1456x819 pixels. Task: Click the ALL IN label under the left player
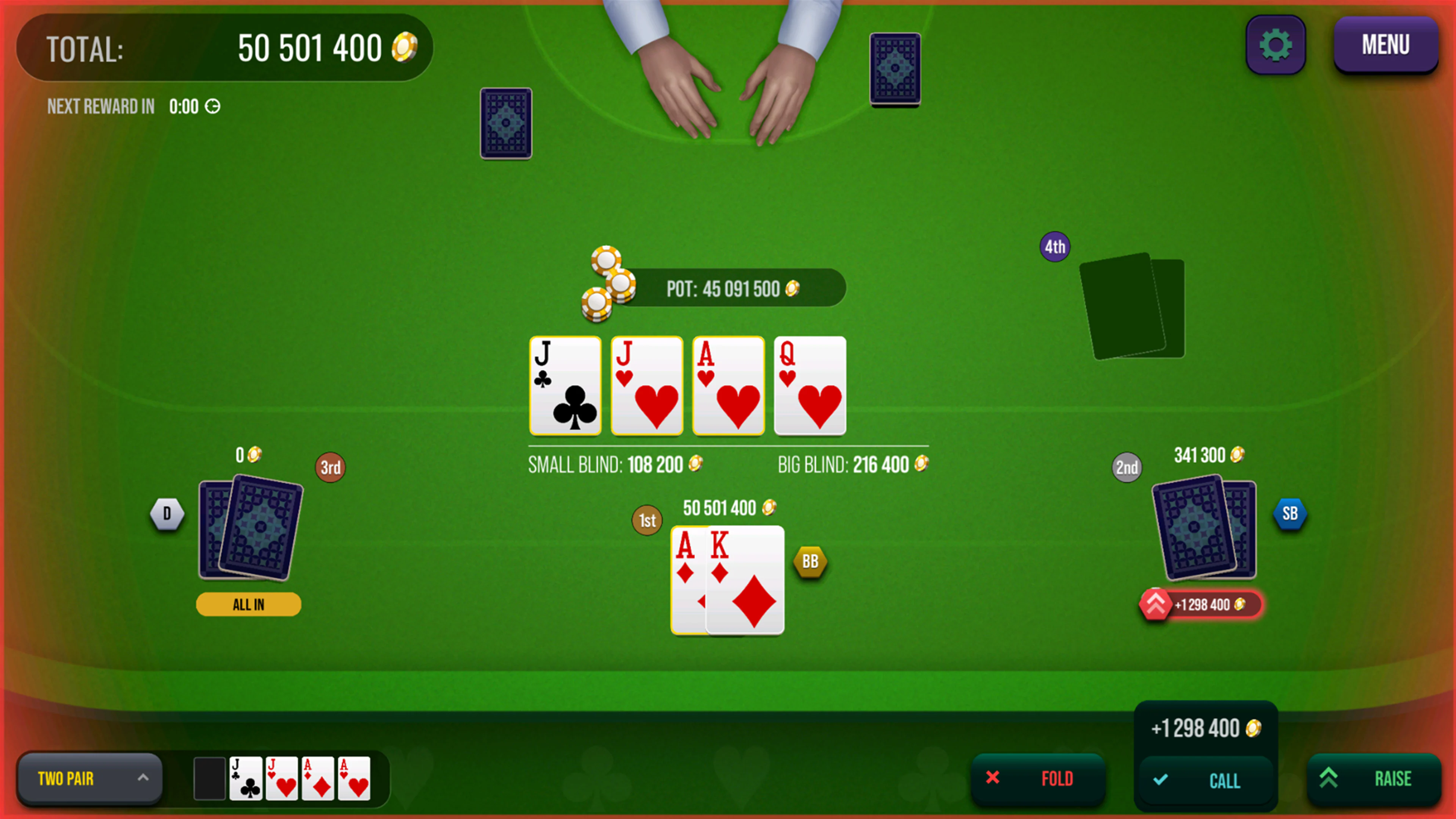coord(248,604)
